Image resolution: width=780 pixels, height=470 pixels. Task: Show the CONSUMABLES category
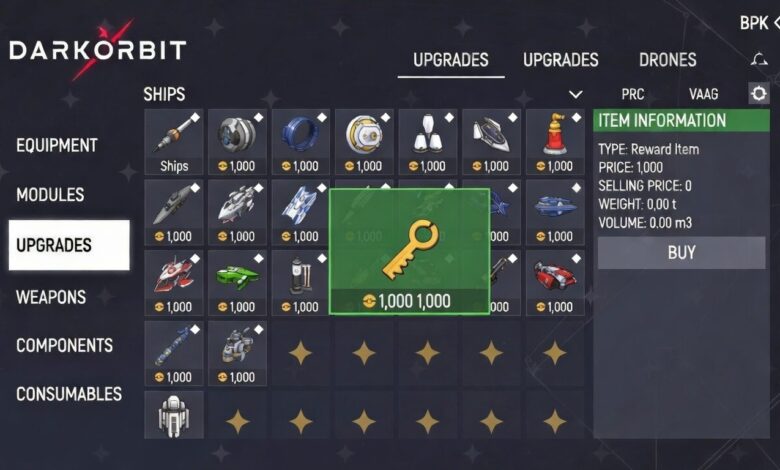[69, 394]
